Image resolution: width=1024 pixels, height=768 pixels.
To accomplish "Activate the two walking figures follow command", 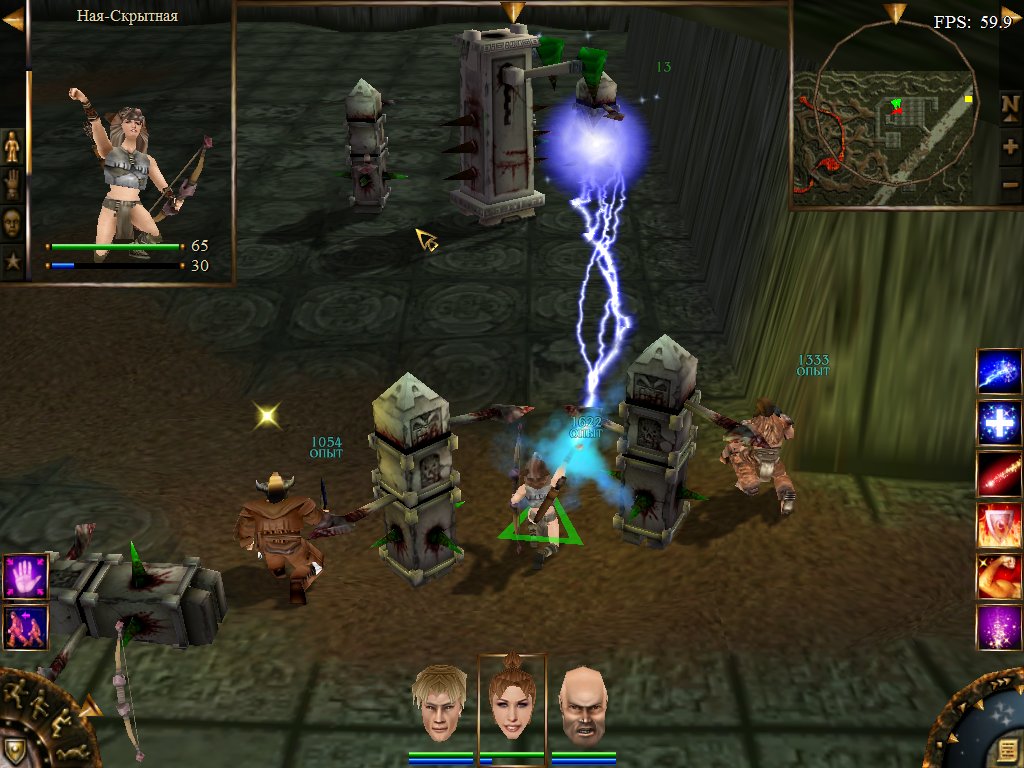I will pyautogui.click(x=25, y=627).
